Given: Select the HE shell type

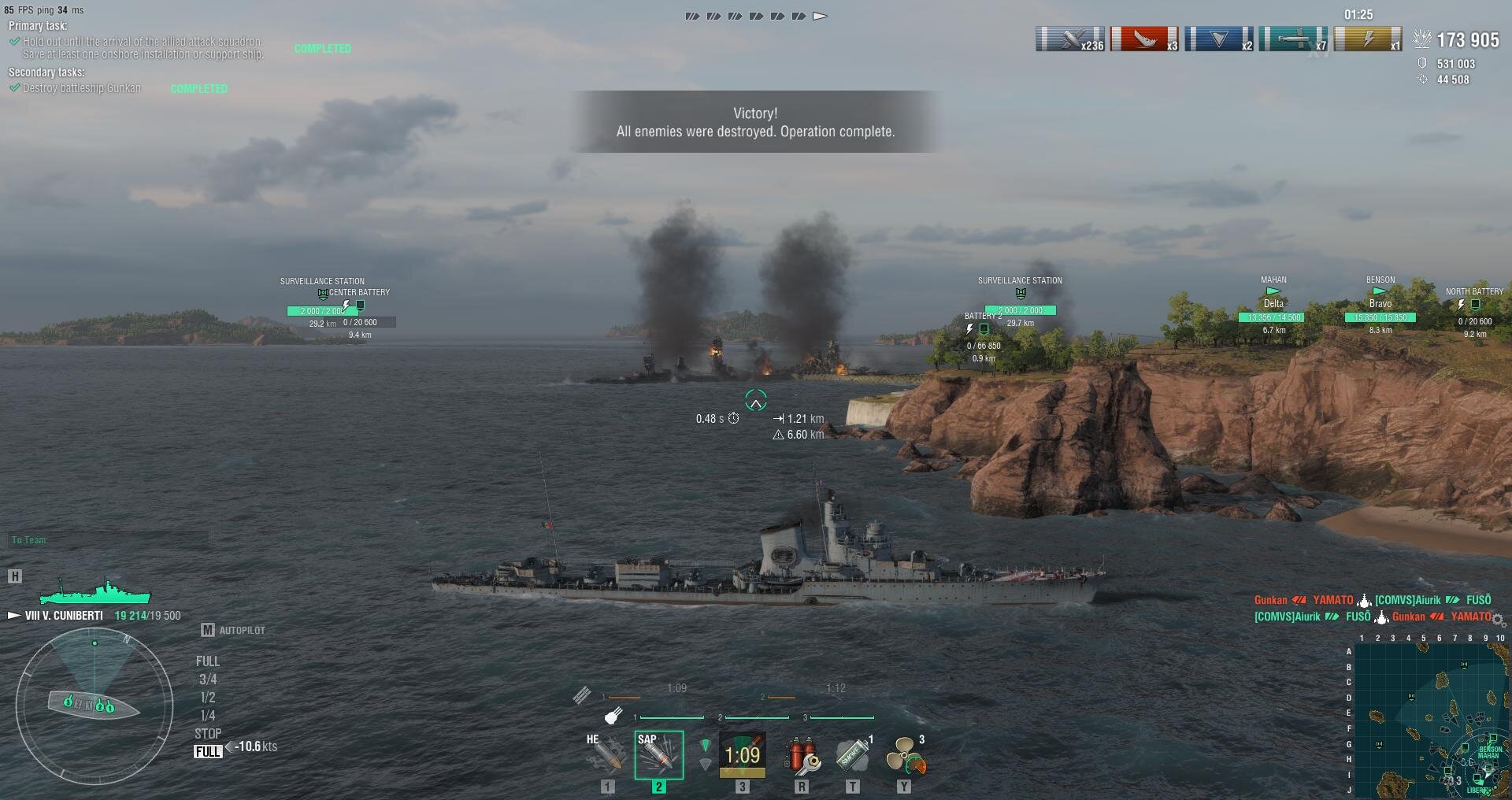Looking at the screenshot, I should click(606, 754).
